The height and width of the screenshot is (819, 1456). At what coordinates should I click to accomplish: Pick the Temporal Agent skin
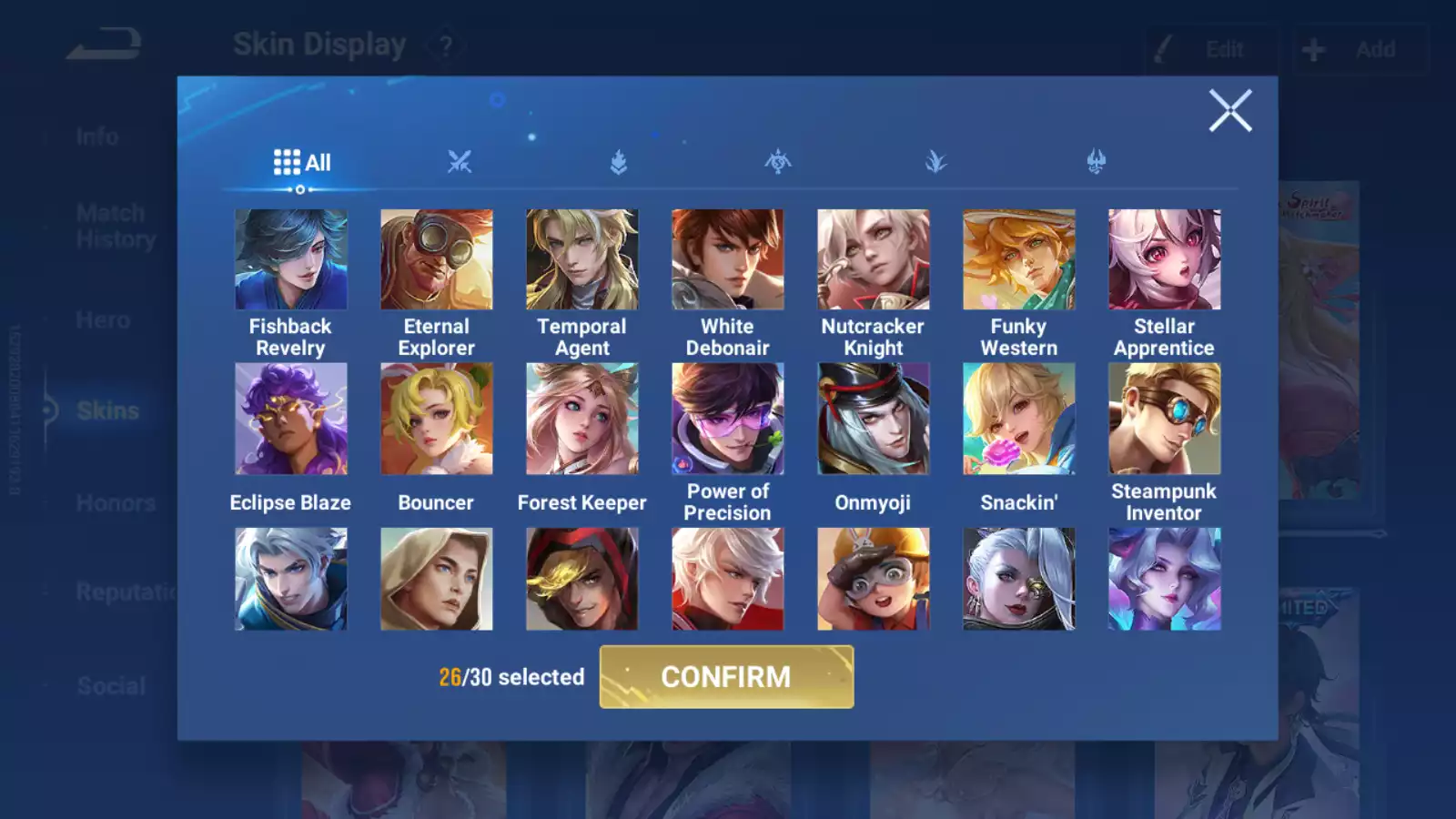[x=581, y=260]
